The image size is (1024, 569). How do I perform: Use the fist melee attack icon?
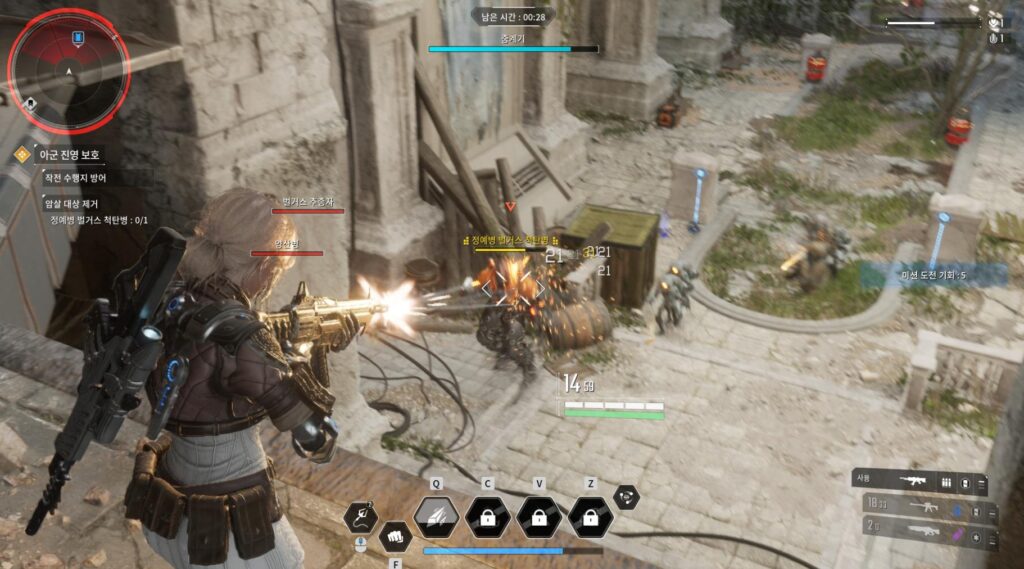[397, 537]
